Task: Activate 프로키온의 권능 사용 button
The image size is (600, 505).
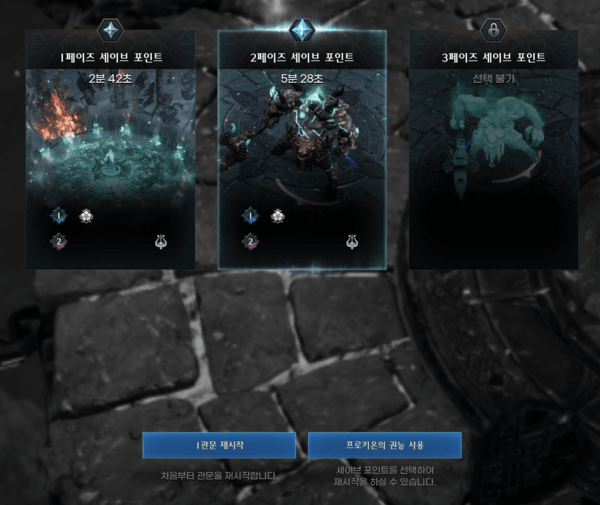Action: [x=384, y=445]
